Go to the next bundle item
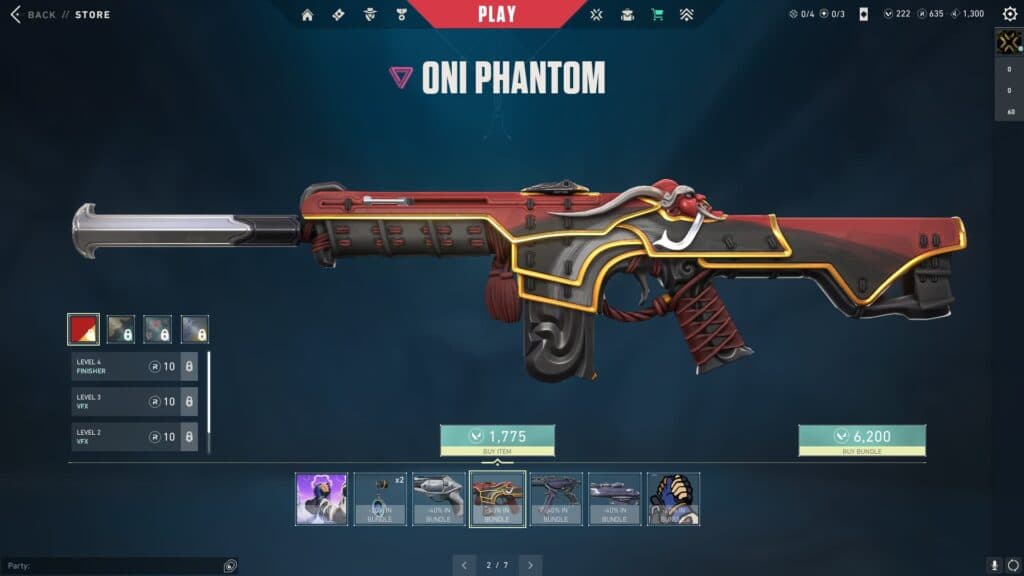Image resolution: width=1024 pixels, height=576 pixels. click(x=531, y=565)
